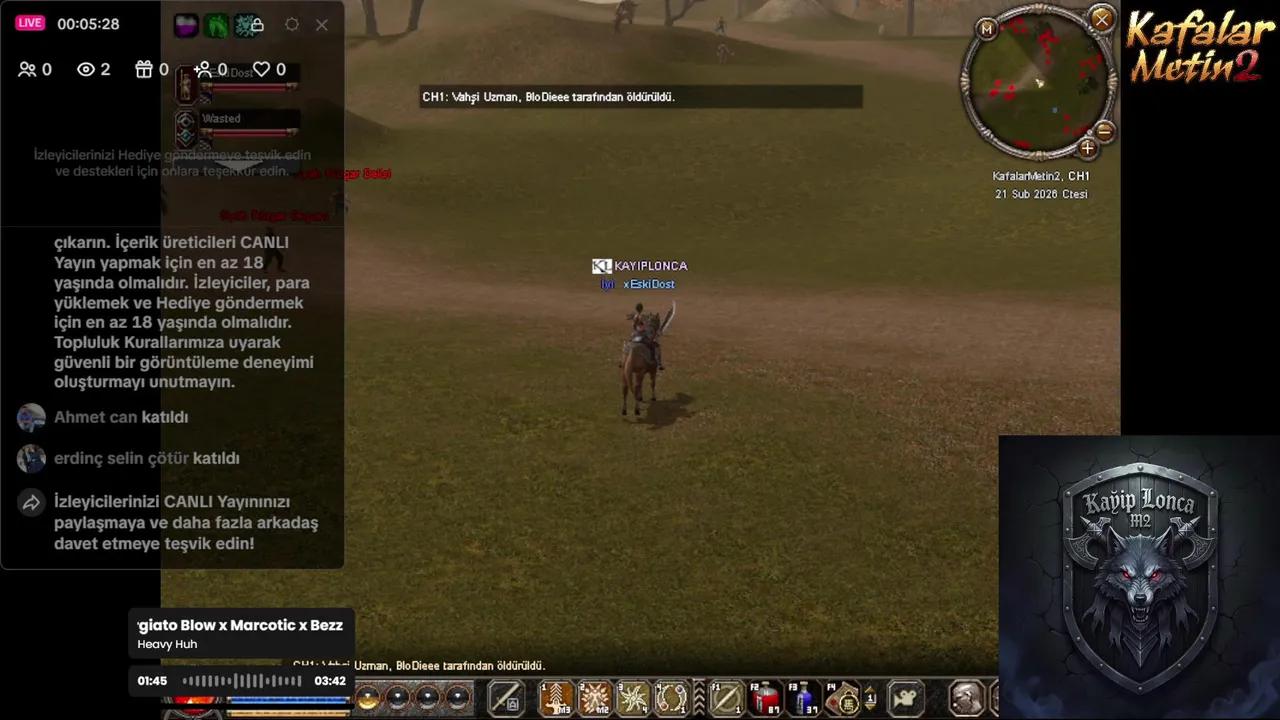
Task: Drink the red health potion in F2
Action: tap(765, 698)
